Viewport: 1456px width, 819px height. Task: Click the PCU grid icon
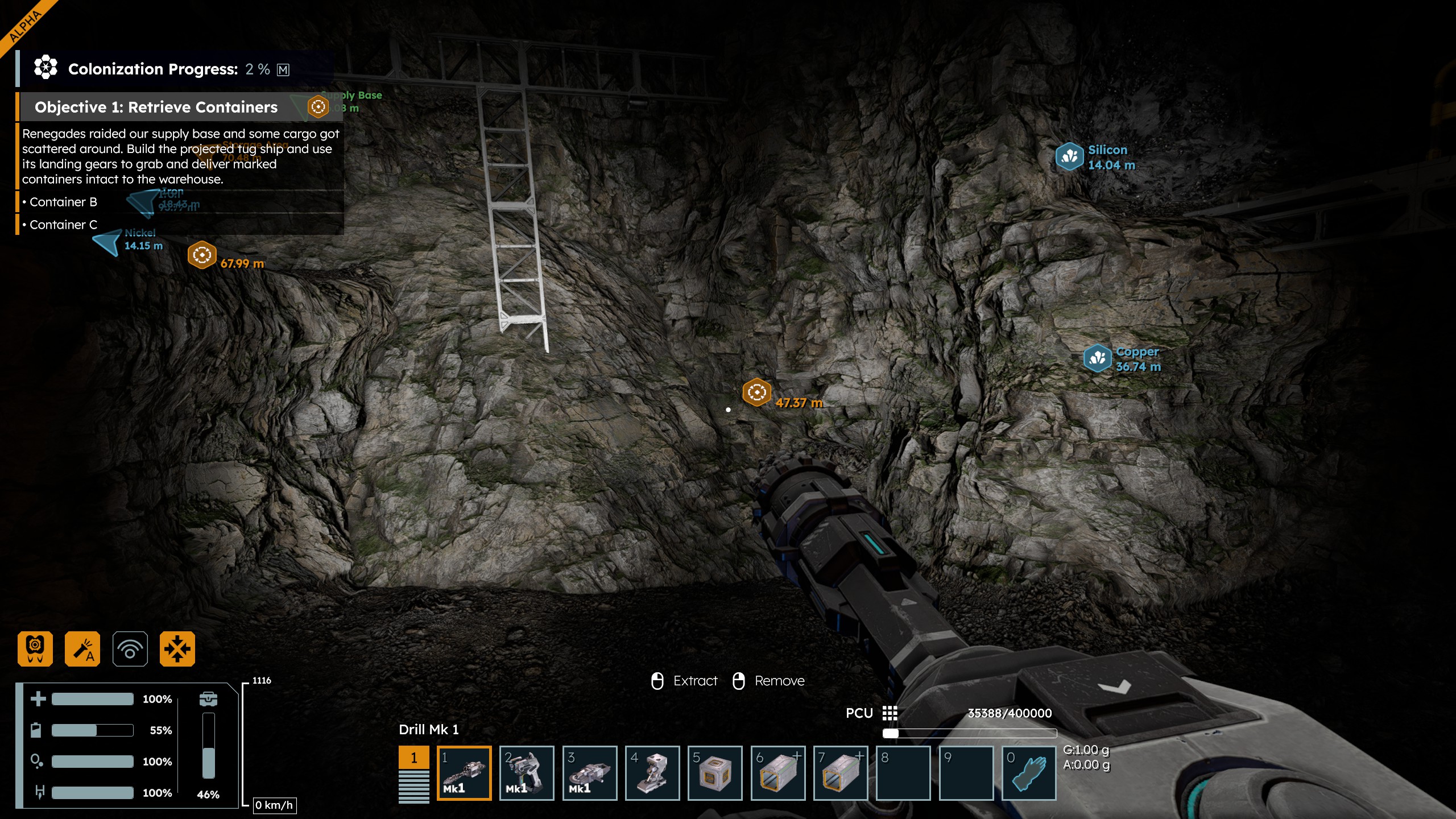[890, 713]
